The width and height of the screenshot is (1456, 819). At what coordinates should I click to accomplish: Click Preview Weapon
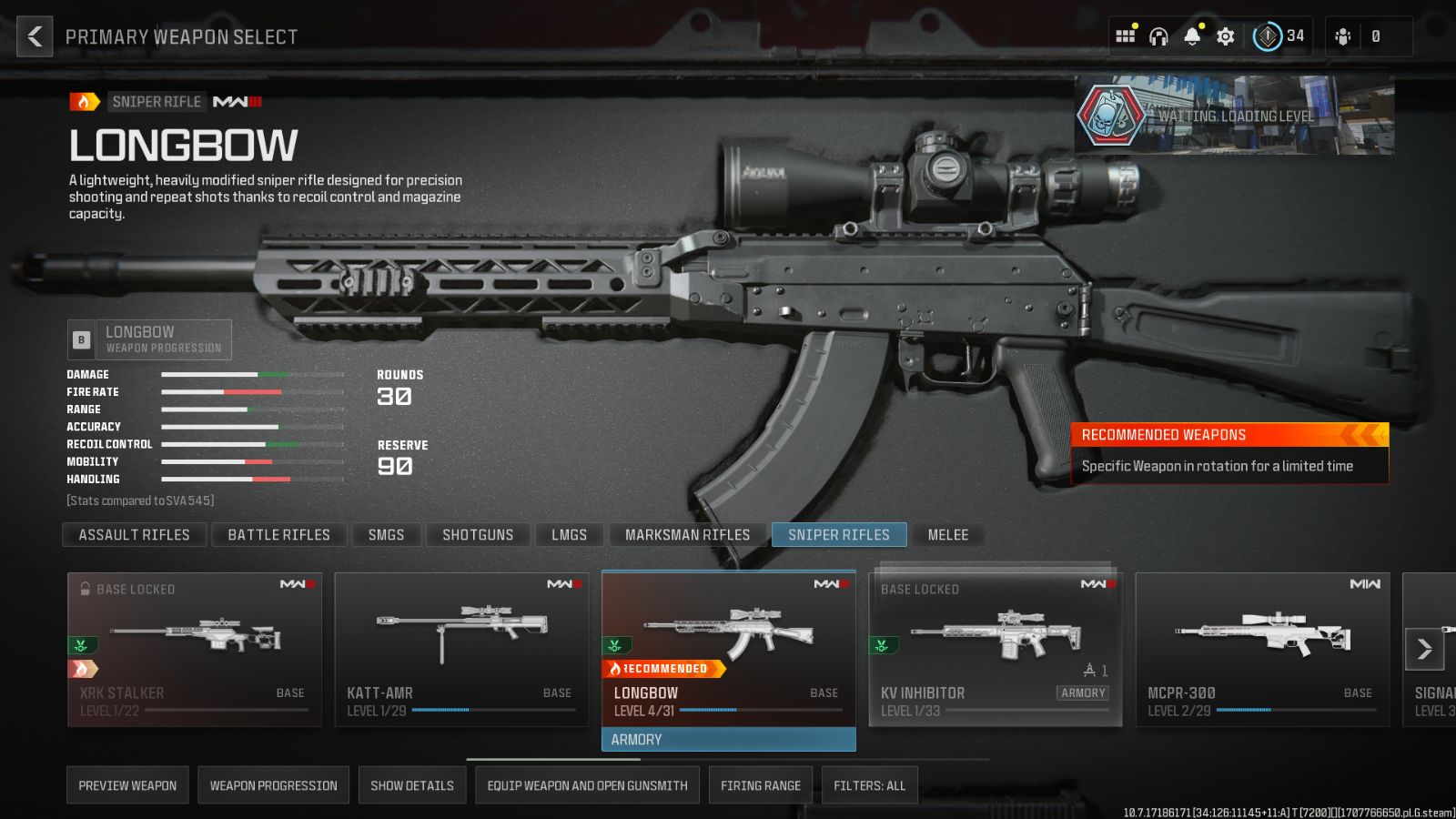click(127, 784)
